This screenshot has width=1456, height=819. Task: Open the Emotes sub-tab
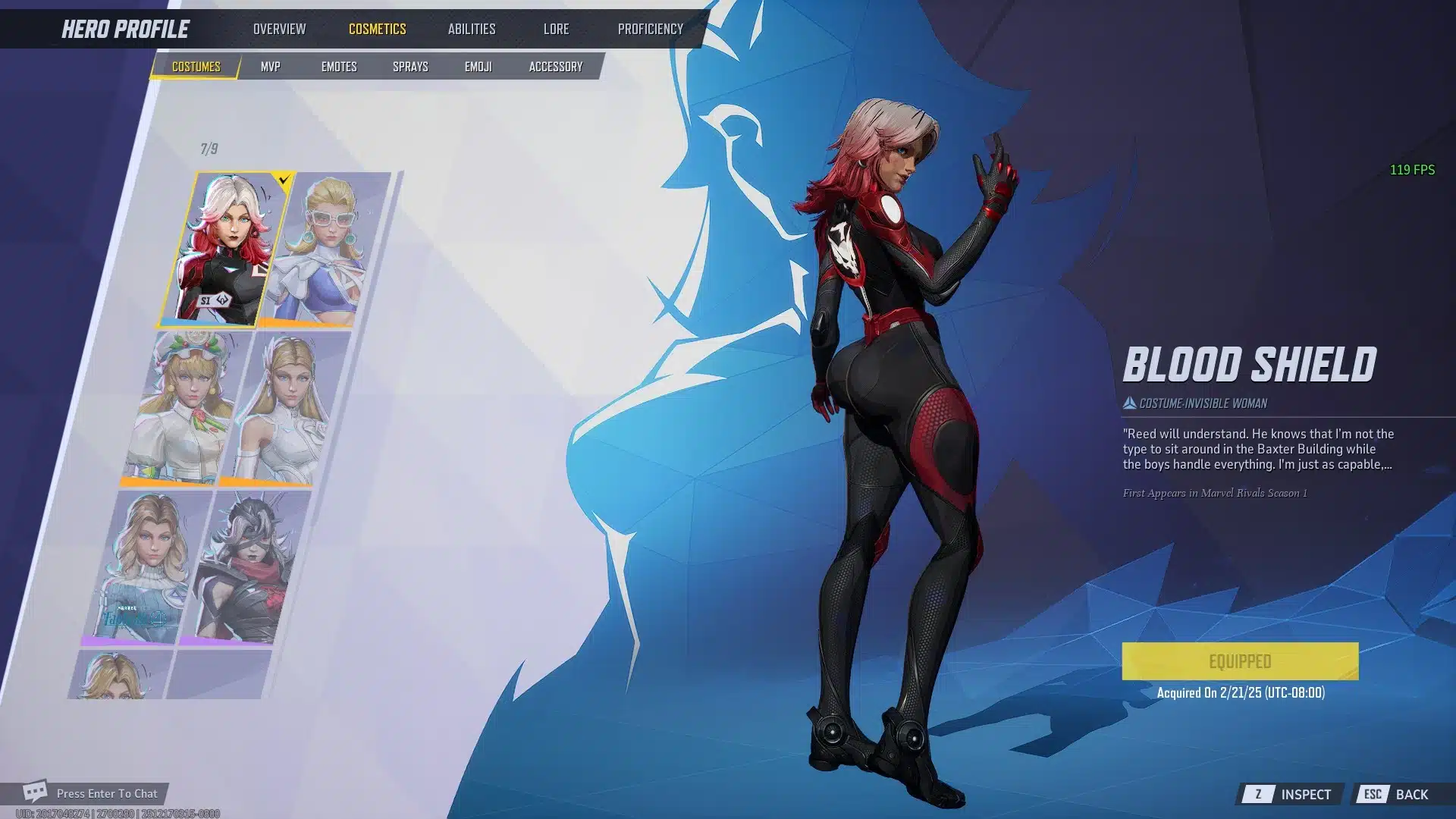[x=338, y=67]
